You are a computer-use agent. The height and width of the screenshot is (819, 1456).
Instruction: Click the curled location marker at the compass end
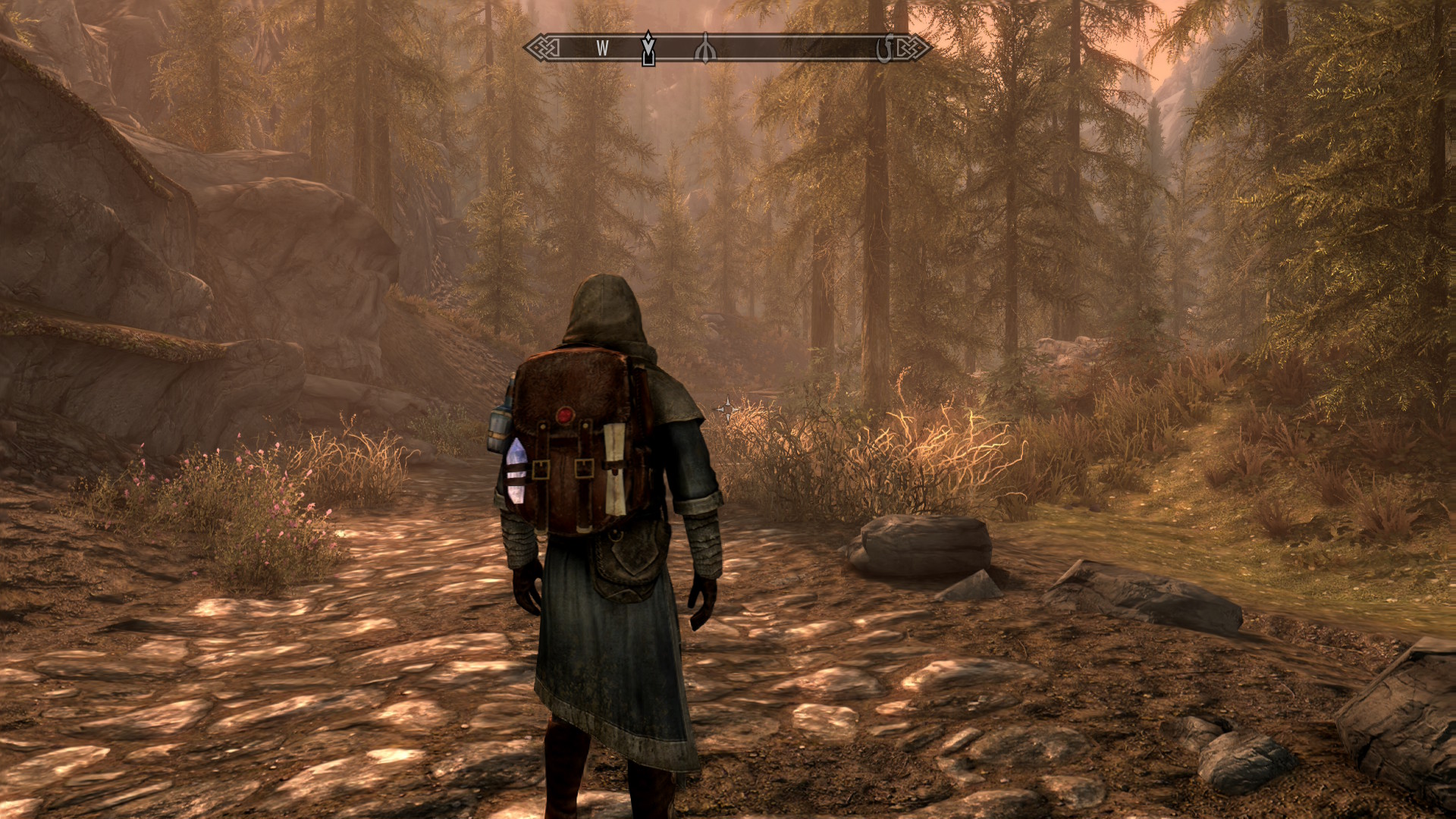(x=884, y=49)
